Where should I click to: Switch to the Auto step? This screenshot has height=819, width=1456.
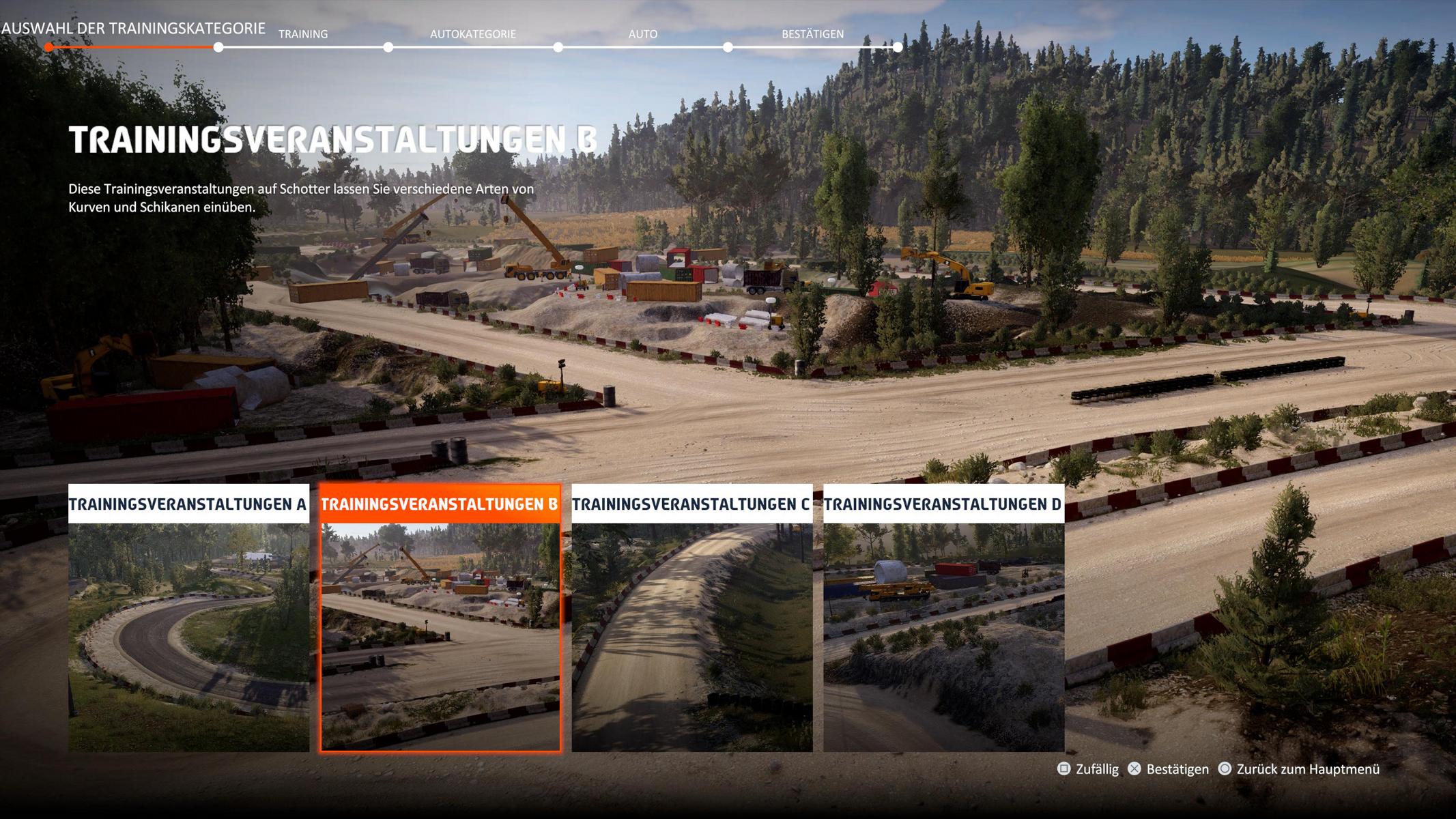[x=642, y=34]
